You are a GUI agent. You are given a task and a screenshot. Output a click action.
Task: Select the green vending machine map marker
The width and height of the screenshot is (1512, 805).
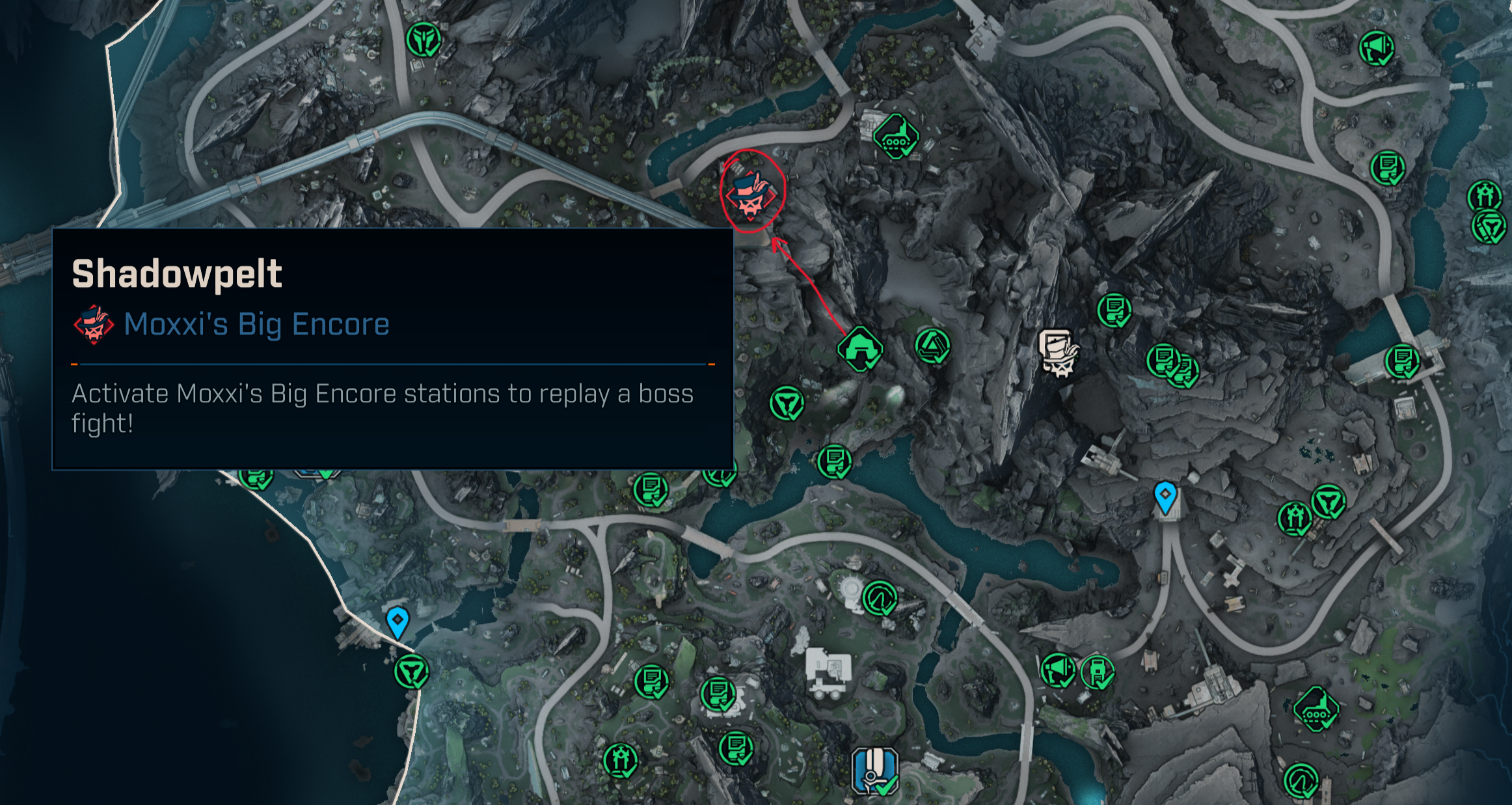click(1098, 672)
